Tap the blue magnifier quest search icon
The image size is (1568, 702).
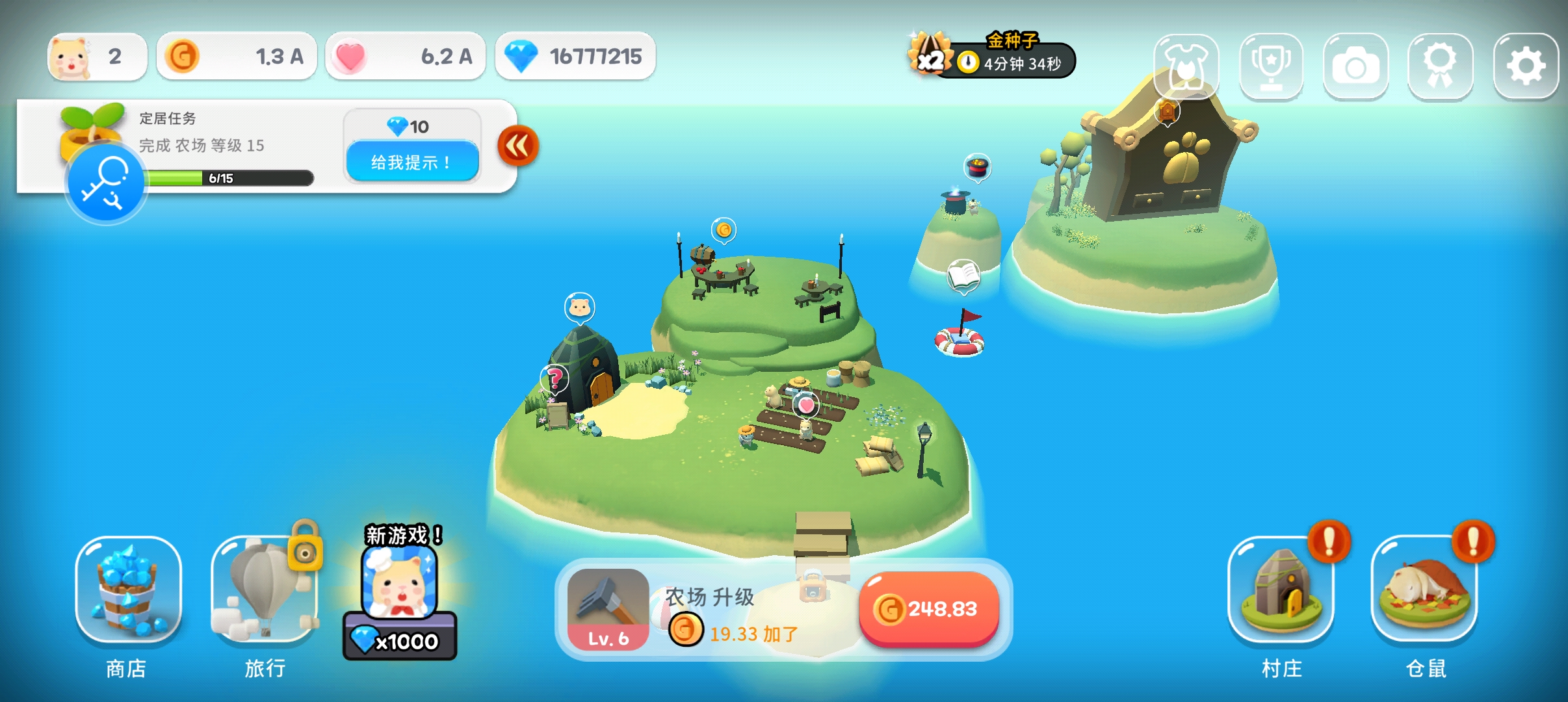[x=105, y=183]
